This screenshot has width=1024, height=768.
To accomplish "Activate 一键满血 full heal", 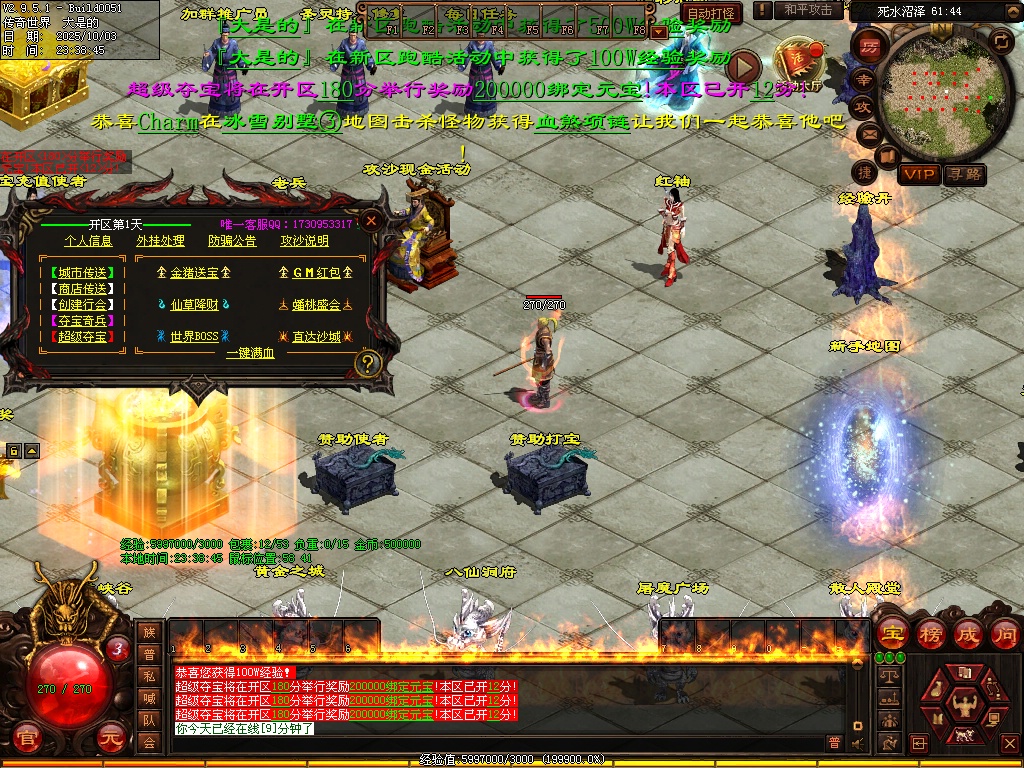I will [x=250, y=353].
